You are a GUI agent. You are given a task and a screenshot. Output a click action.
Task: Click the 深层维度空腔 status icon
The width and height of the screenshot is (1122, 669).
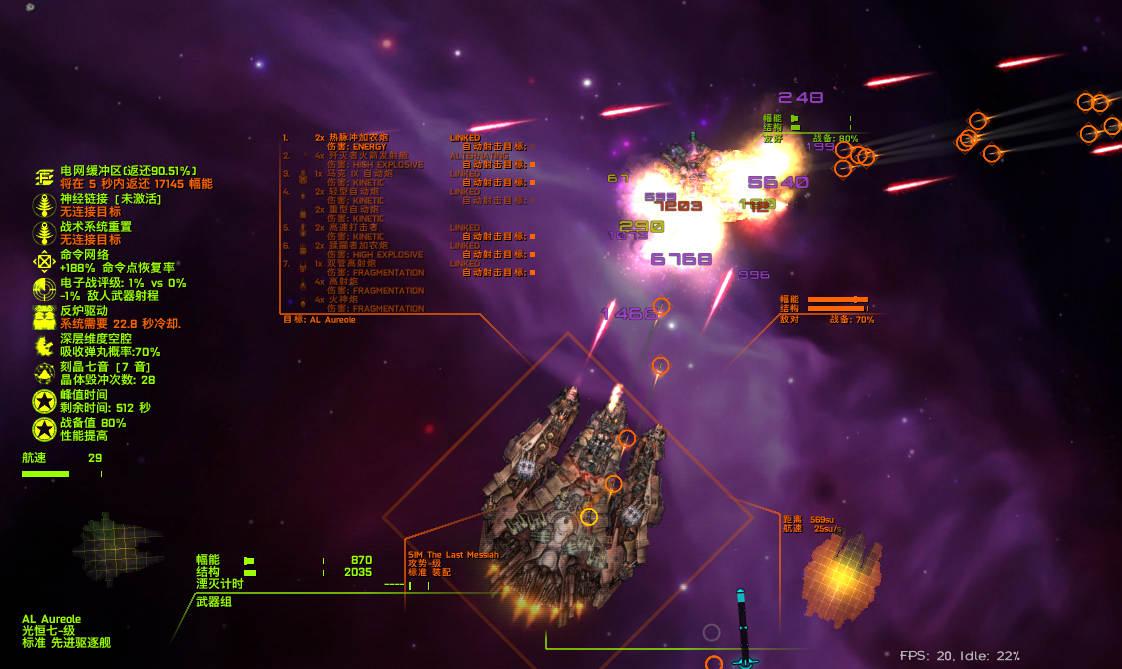44,345
